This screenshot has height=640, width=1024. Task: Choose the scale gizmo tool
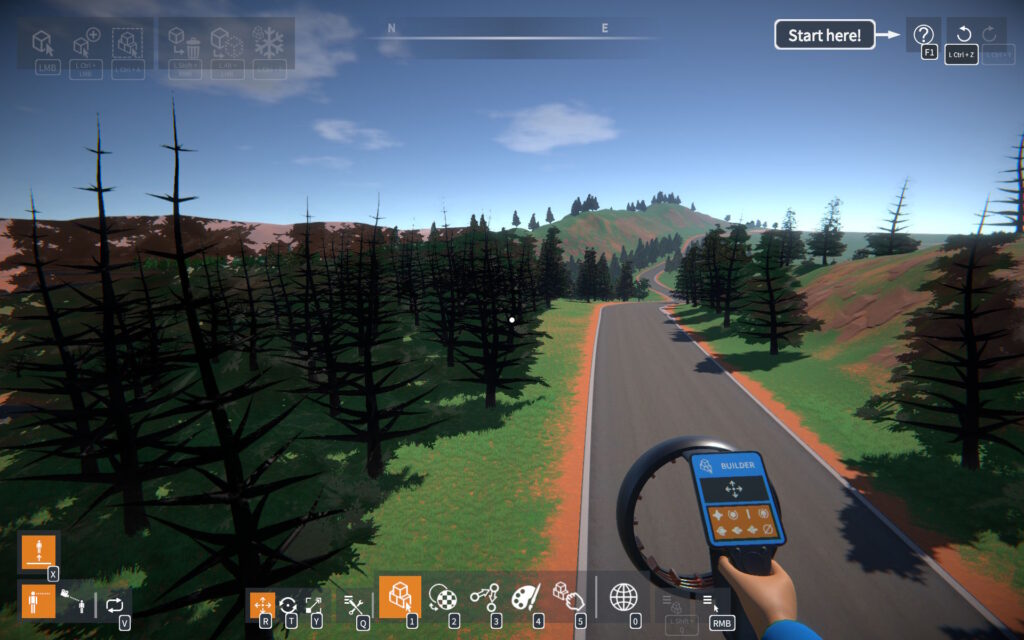(314, 604)
